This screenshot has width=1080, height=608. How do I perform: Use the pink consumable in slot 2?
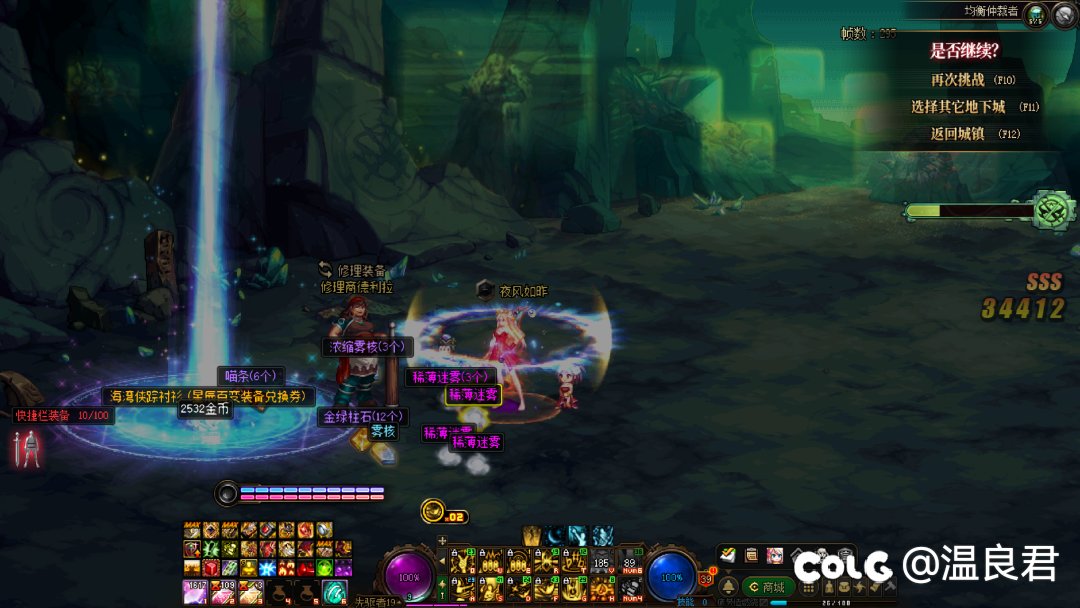coord(222,592)
